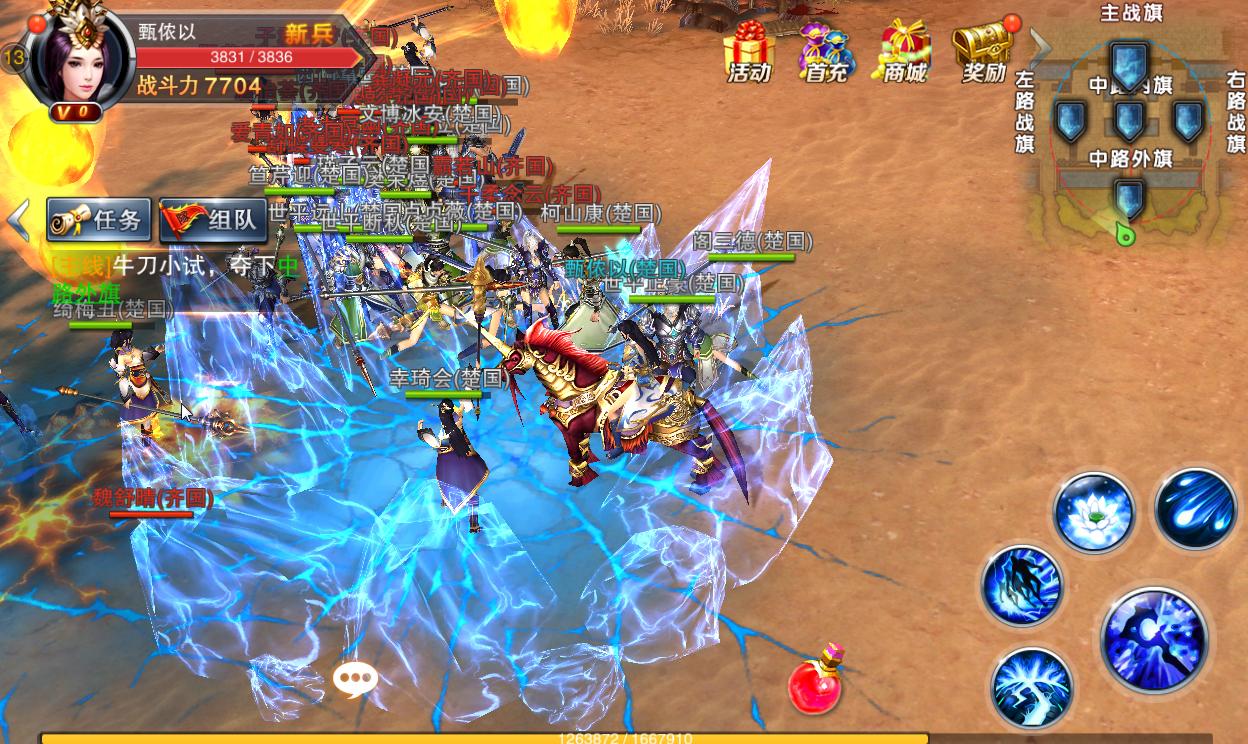Open the 活动 events gift box
The width and height of the screenshot is (1248, 744).
click(x=749, y=50)
